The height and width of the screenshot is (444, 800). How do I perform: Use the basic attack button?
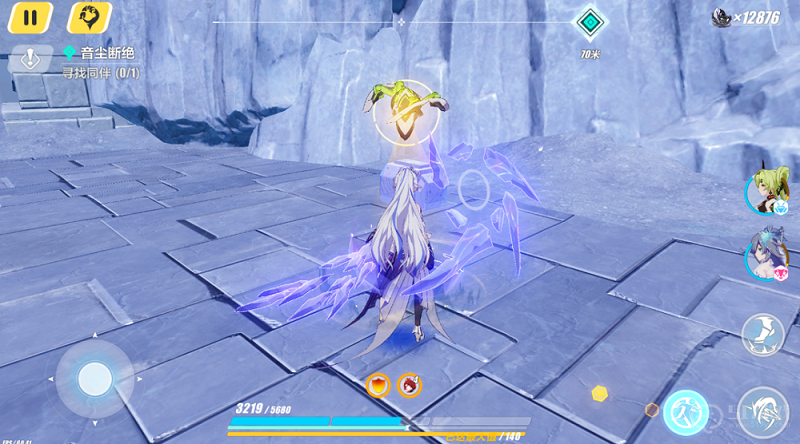coord(764,410)
